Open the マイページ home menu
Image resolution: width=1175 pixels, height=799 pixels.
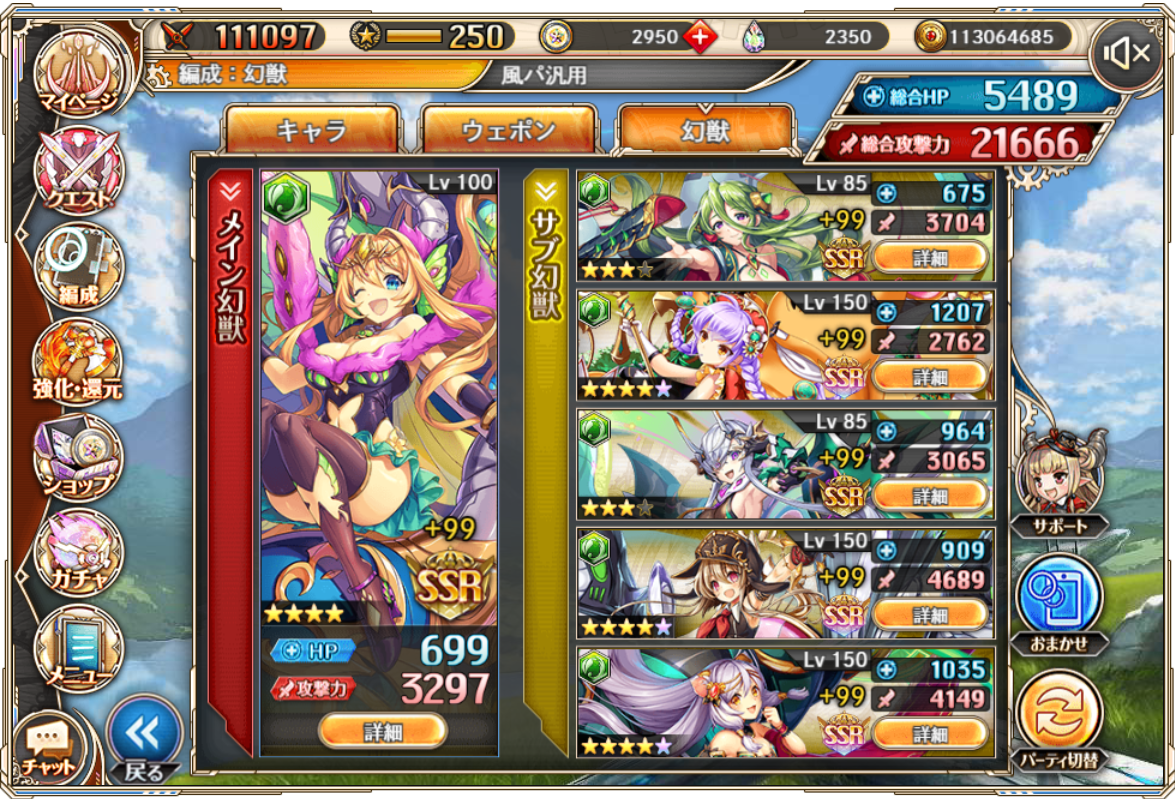[x=77, y=73]
